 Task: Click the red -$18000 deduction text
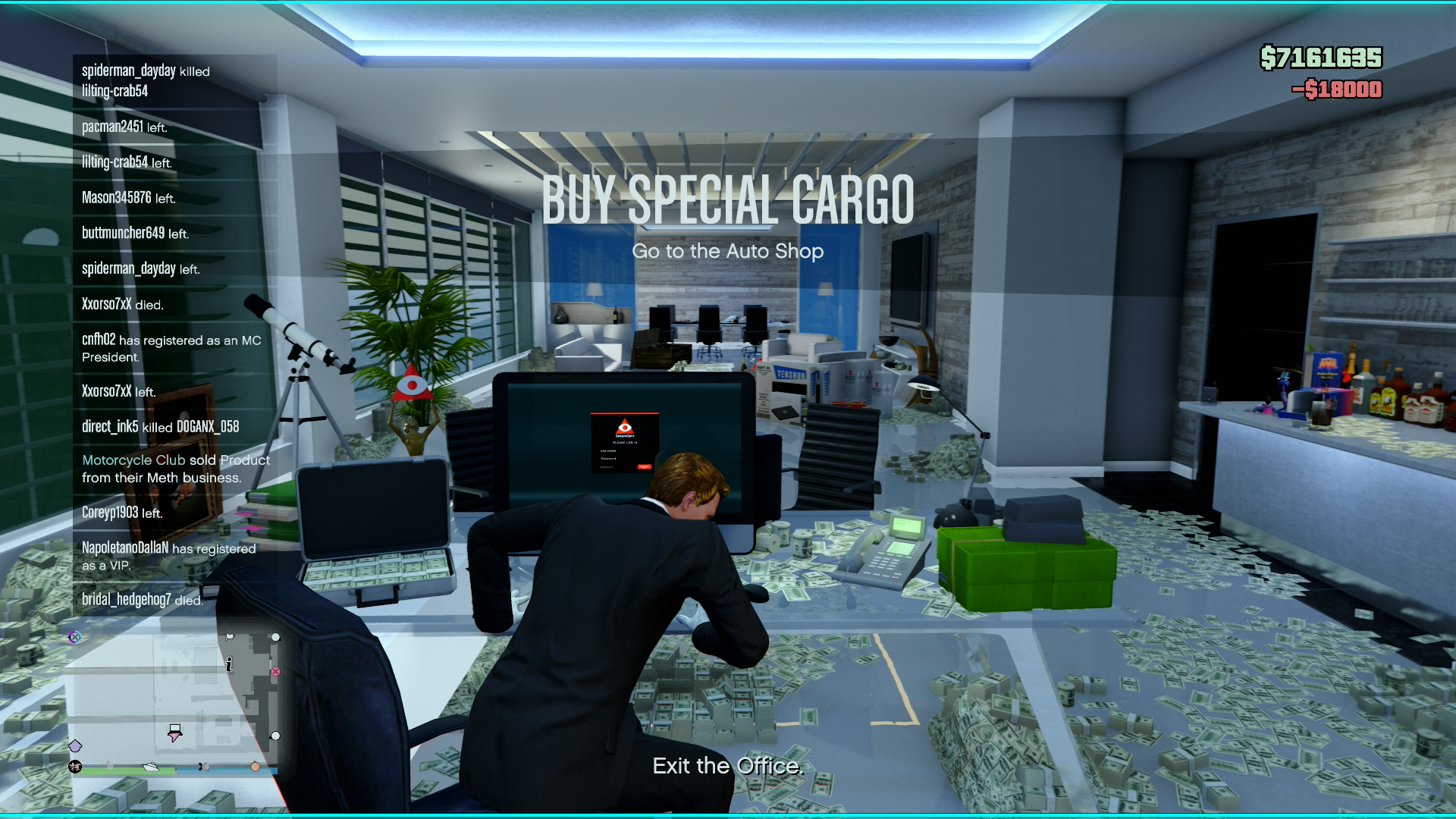[x=1339, y=89]
